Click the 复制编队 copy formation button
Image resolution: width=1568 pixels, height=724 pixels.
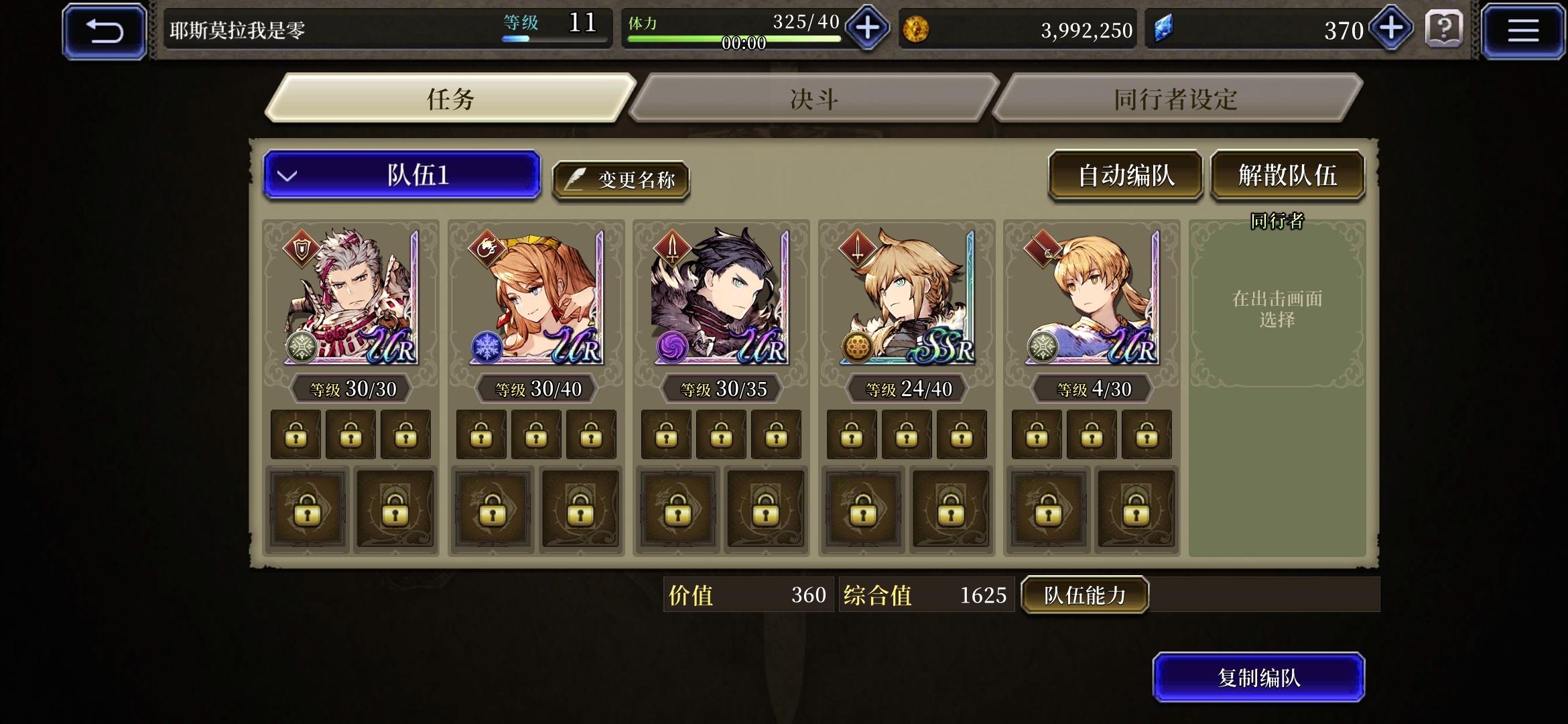(1258, 678)
